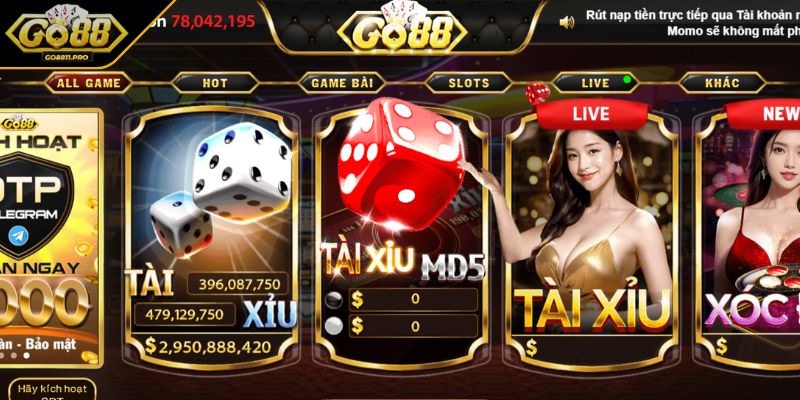Viewport: 800px width, 400px height.
Task: Show the SLOTS category
Action: (469, 83)
